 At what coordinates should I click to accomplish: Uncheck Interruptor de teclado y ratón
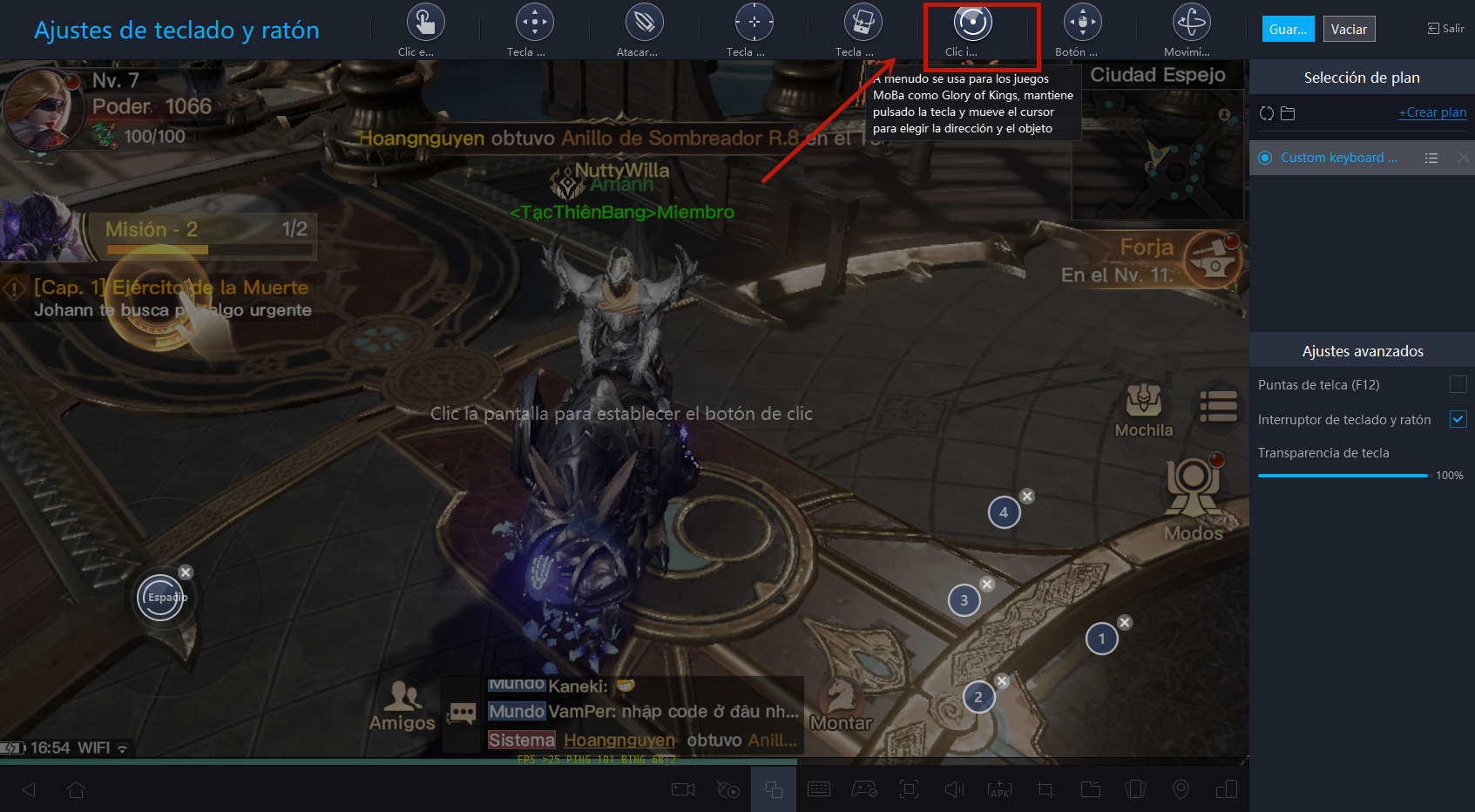tap(1458, 419)
